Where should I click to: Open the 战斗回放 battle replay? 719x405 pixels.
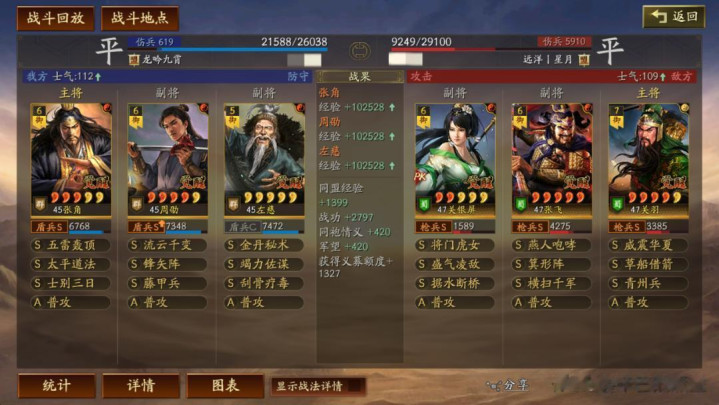click(x=56, y=18)
